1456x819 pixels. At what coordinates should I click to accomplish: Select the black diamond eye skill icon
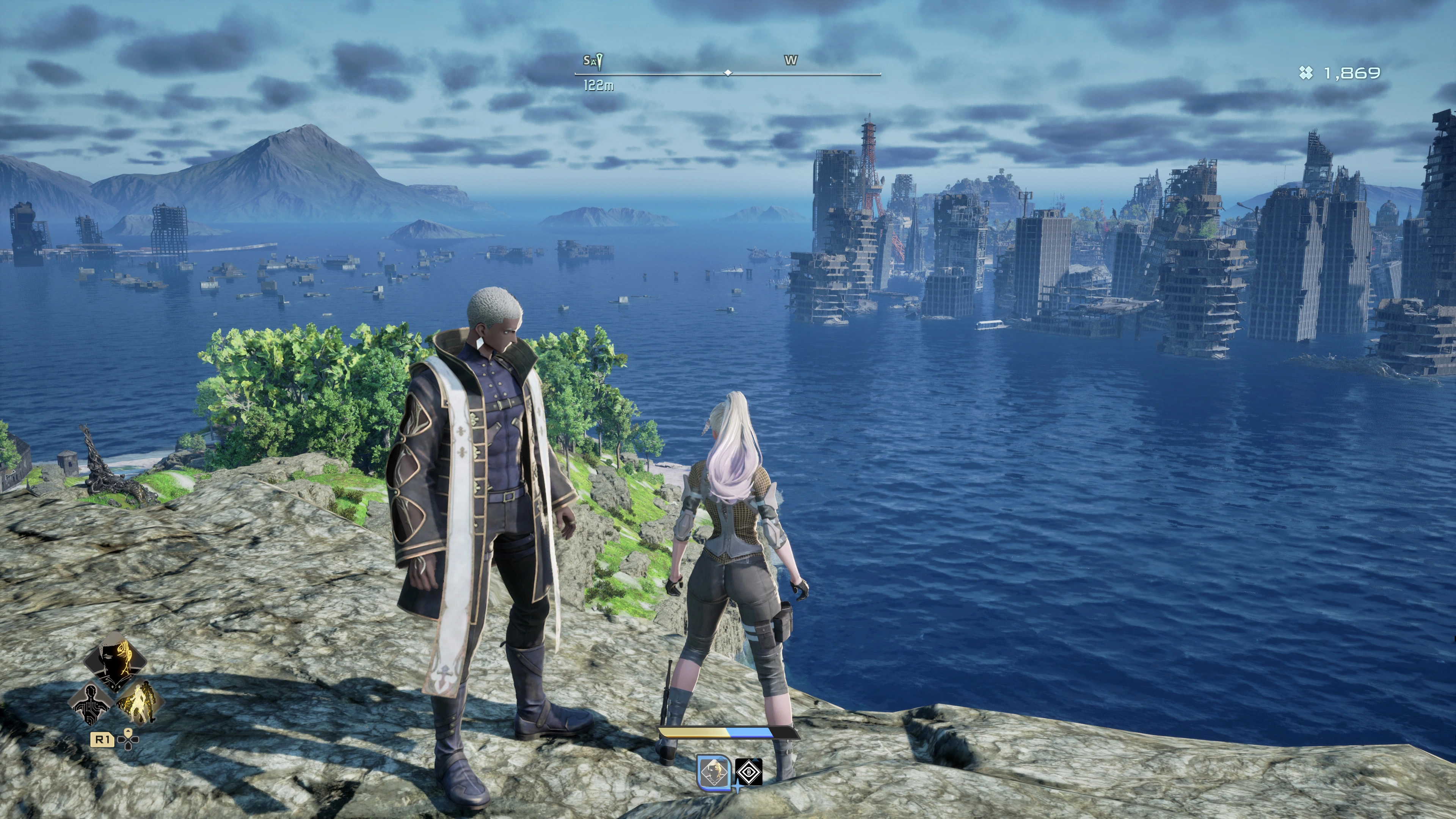[749, 772]
